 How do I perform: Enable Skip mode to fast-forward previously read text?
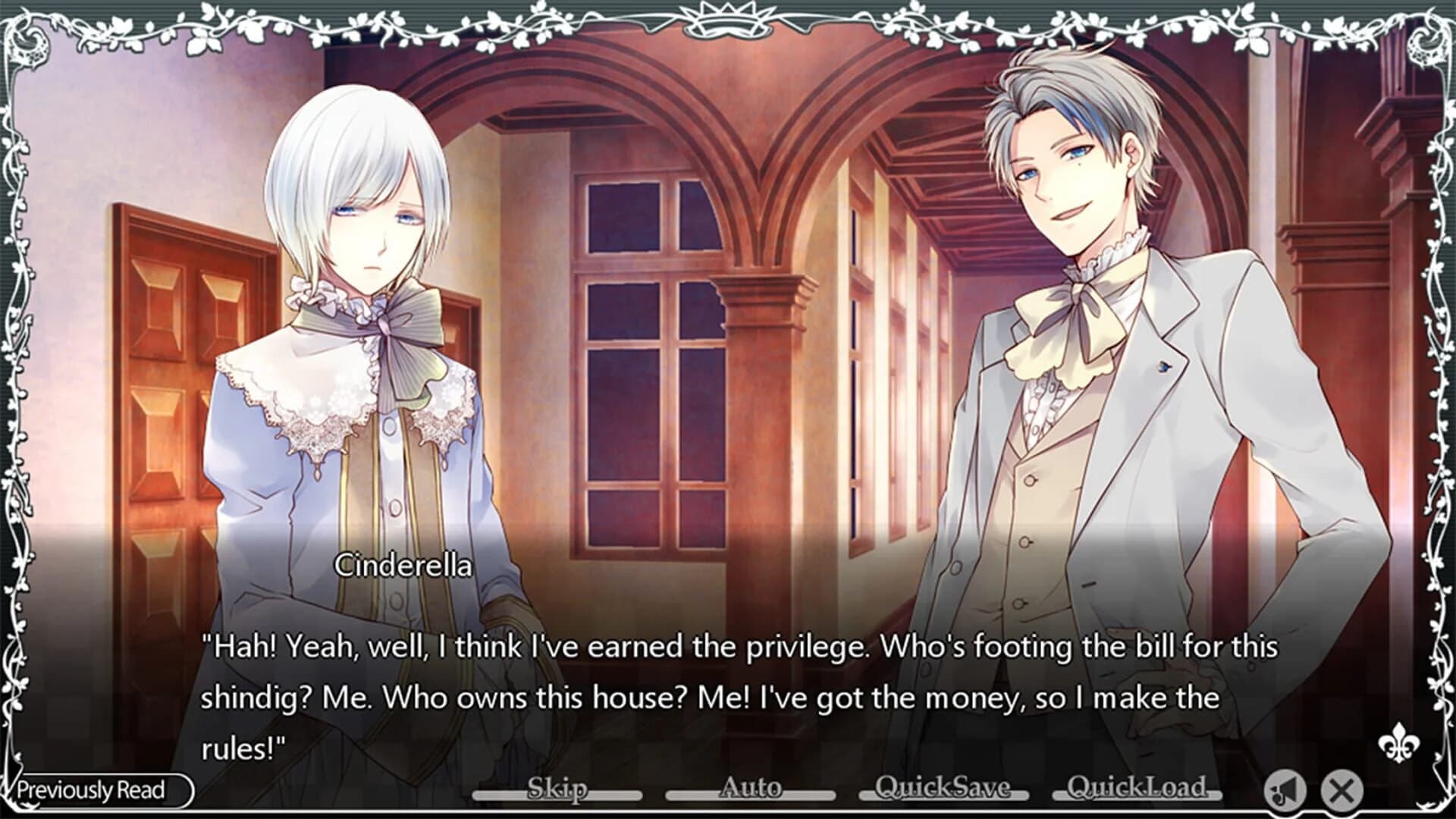click(559, 790)
